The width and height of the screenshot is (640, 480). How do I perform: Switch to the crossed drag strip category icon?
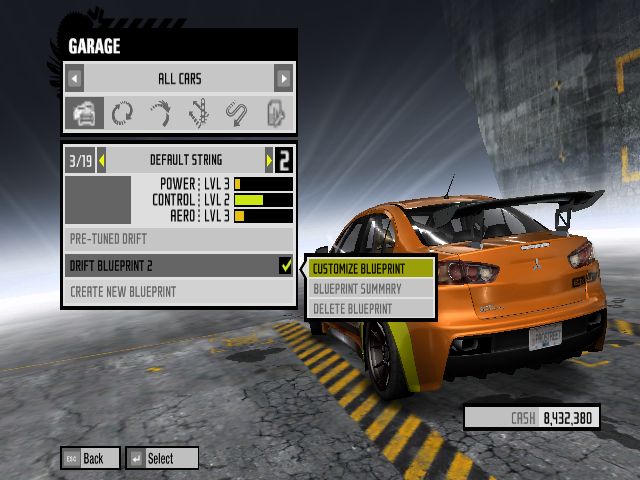pyautogui.click(x=198, y=113)
